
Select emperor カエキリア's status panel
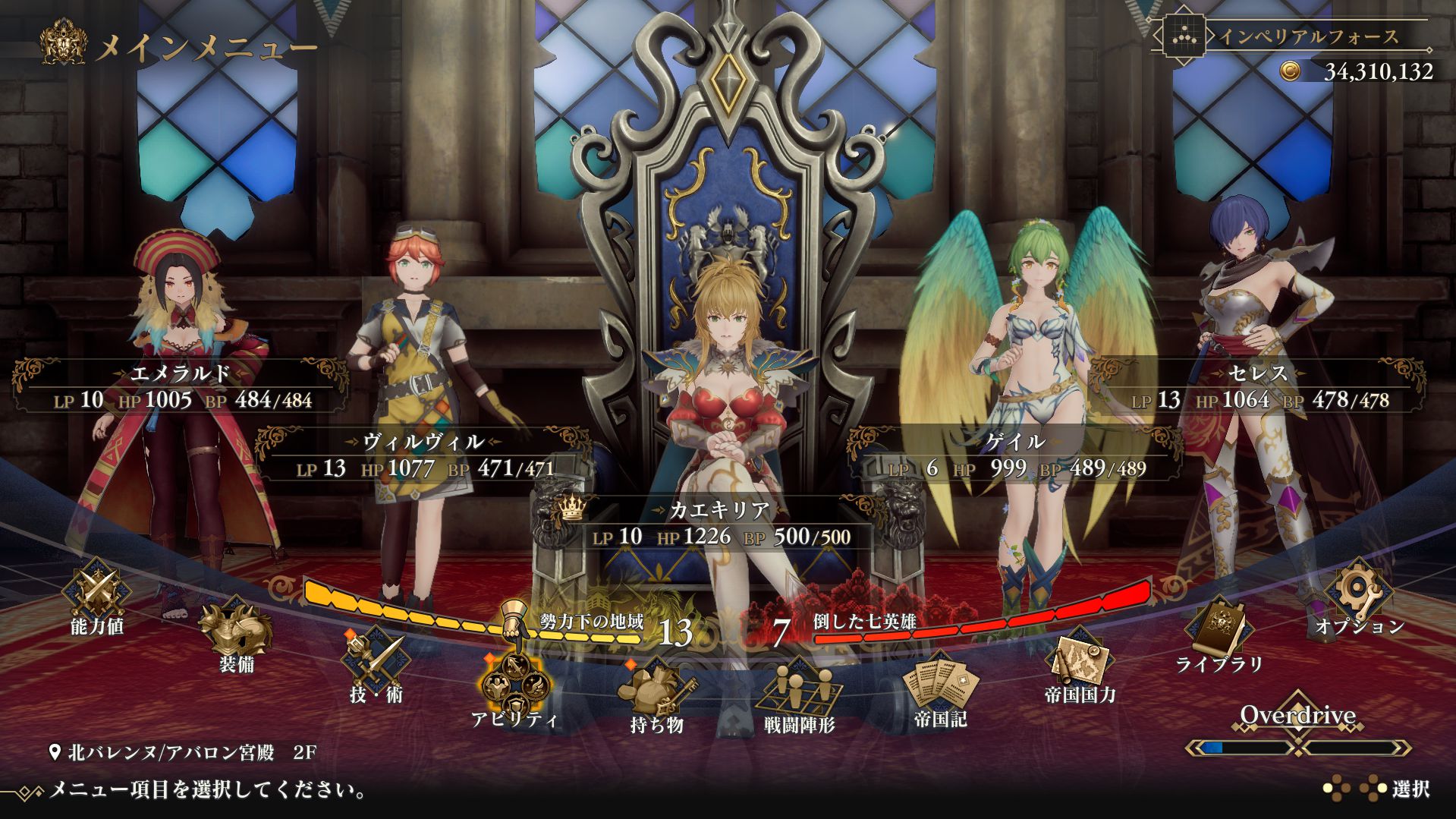(x=719, y=523)
